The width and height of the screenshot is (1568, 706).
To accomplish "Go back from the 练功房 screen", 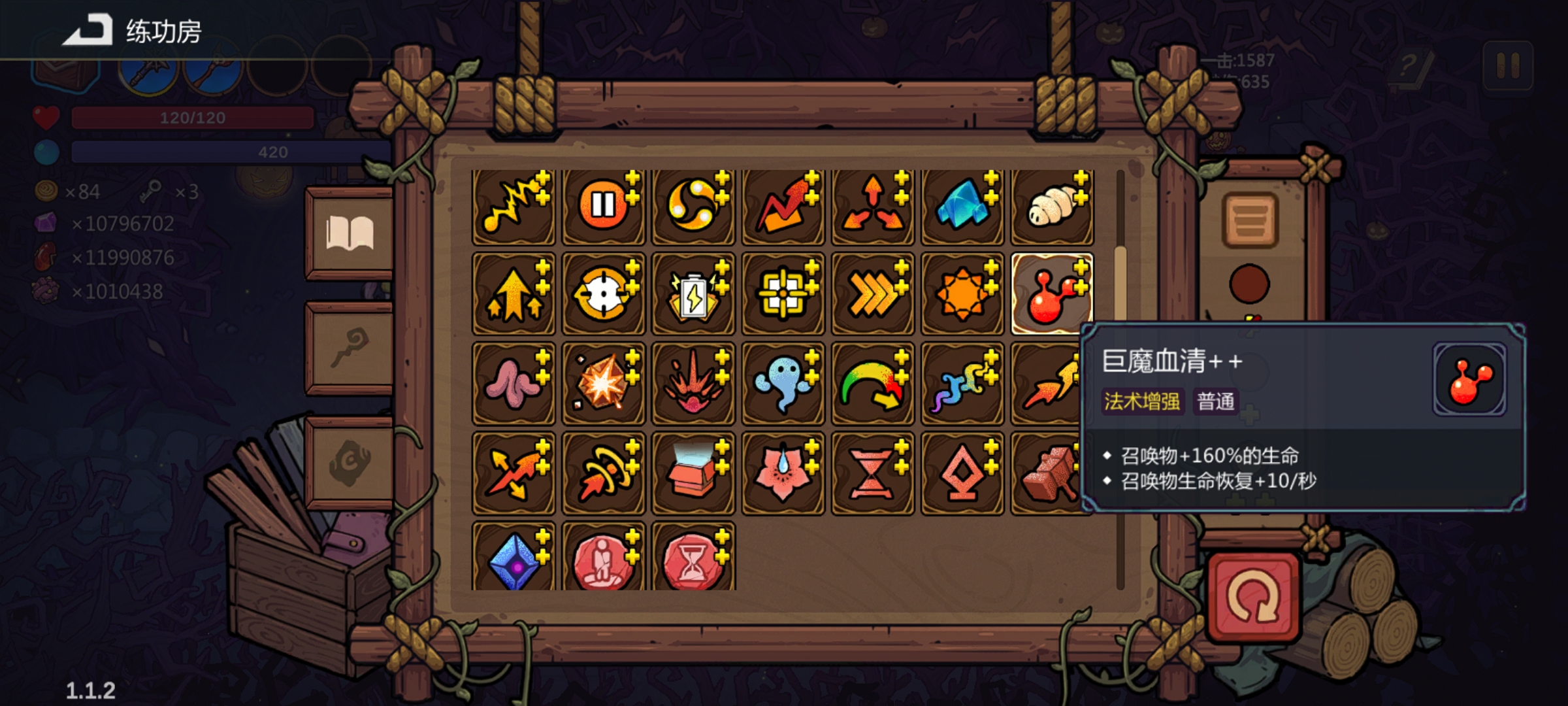I will (x=88, y=31).
